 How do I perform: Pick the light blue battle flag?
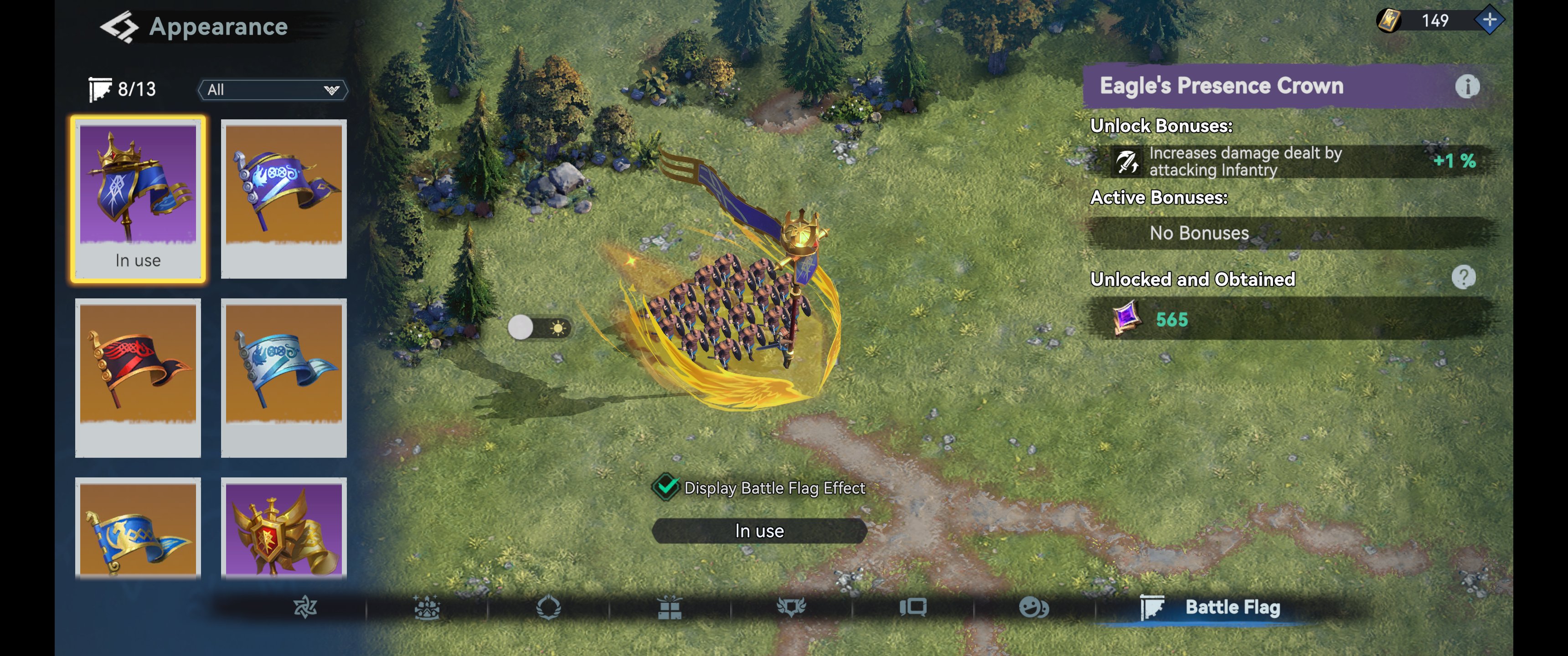284,377
